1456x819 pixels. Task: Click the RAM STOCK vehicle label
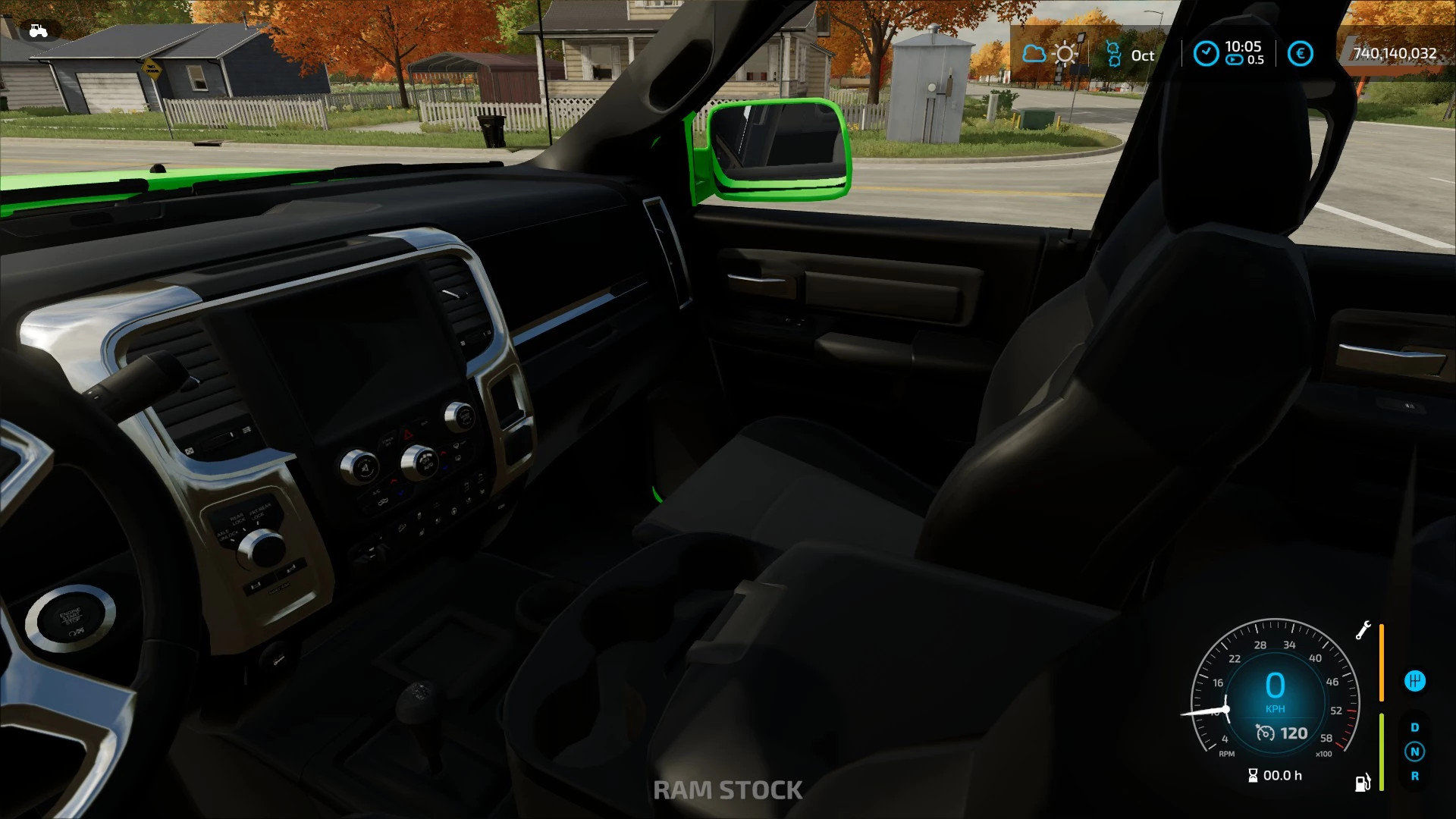[x=728, y=789]
